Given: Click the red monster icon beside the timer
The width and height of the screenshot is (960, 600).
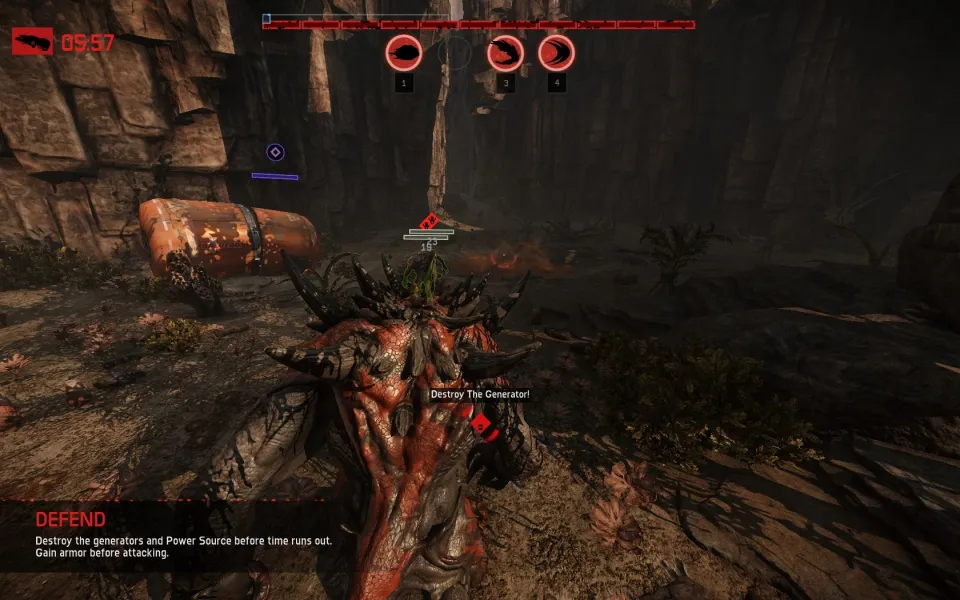Looking at the screenshot, I should click(x=32, y=41).
